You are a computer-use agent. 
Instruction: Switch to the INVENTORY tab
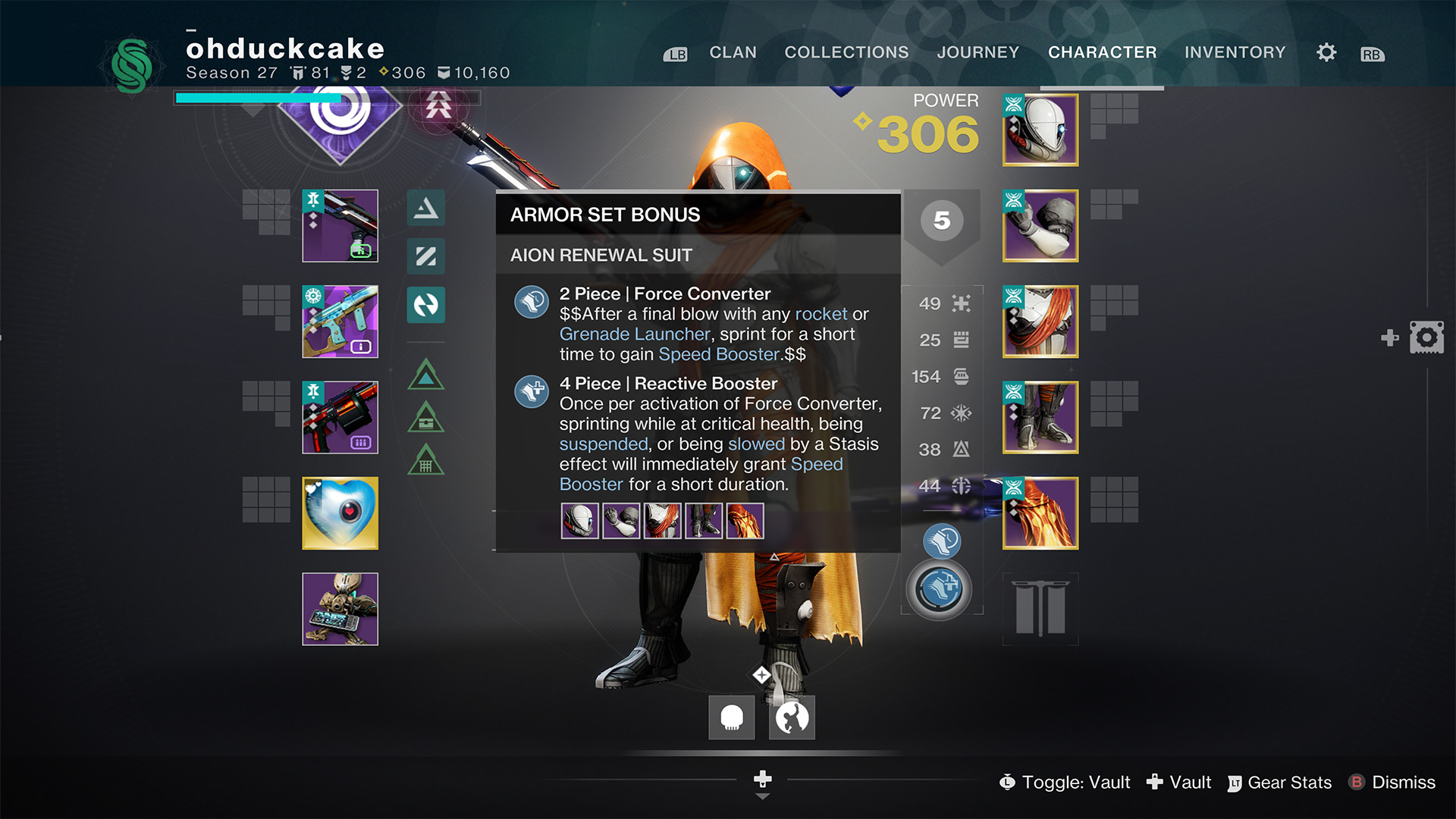[x=1235, y=52]
